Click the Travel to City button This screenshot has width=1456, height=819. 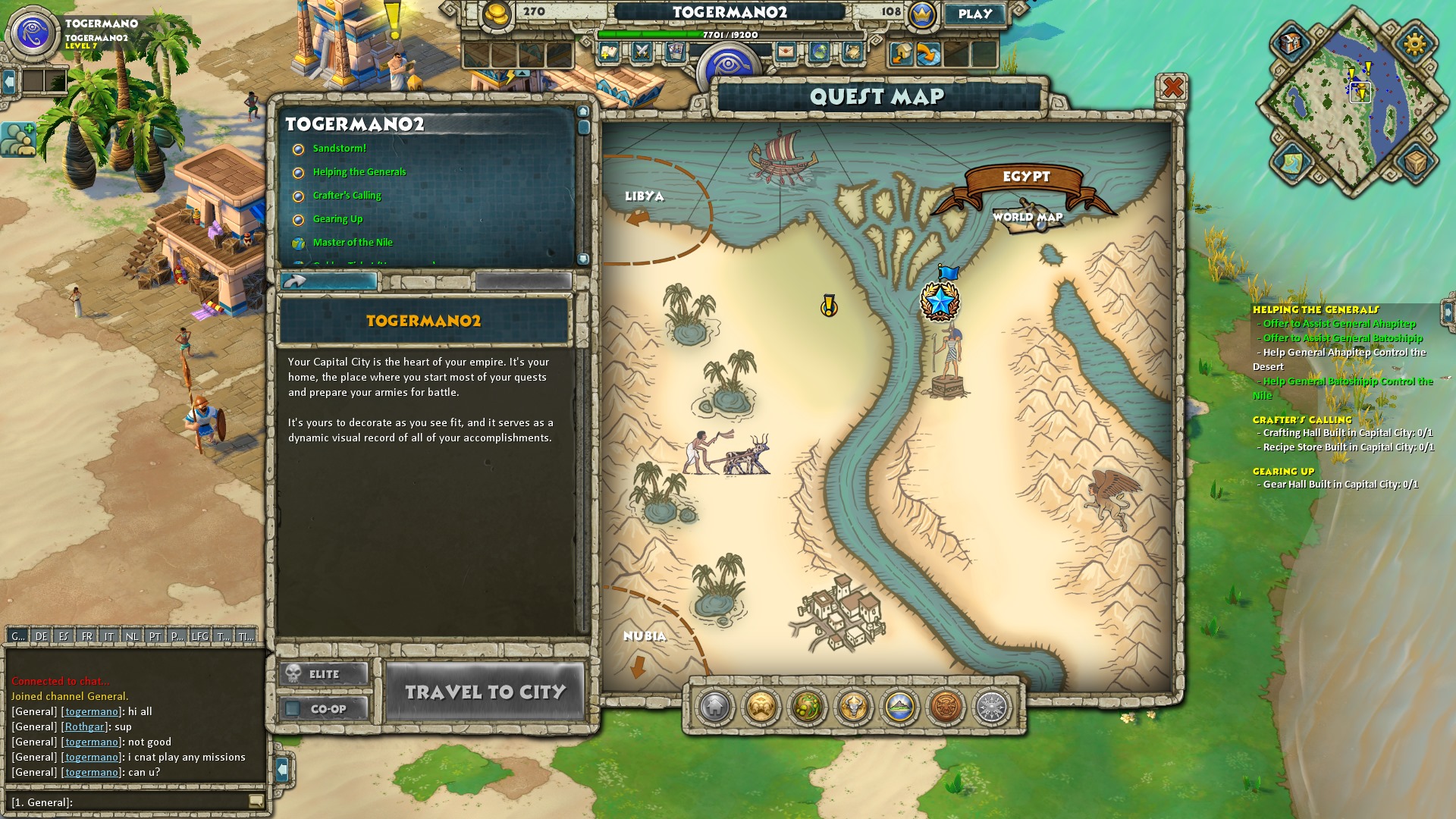(485, 692)
